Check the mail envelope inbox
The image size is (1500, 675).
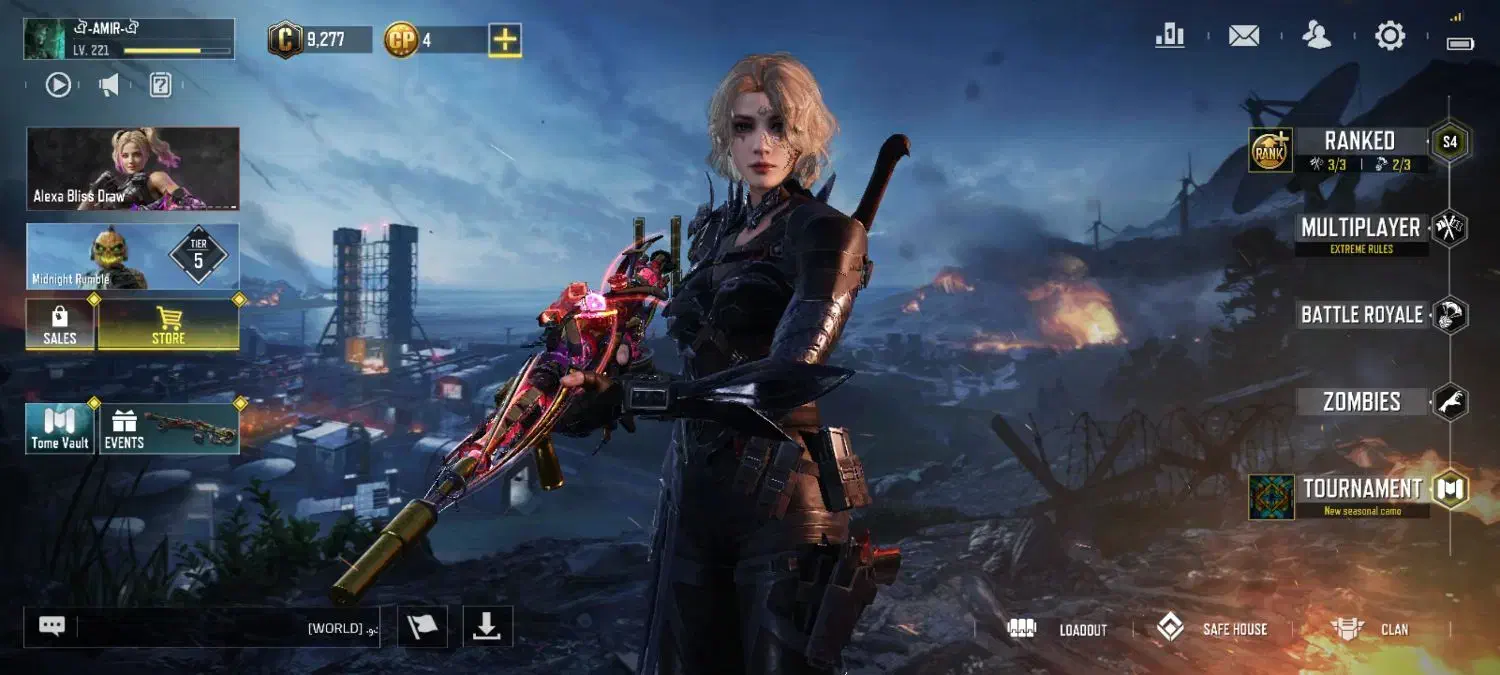[1244, 37]
